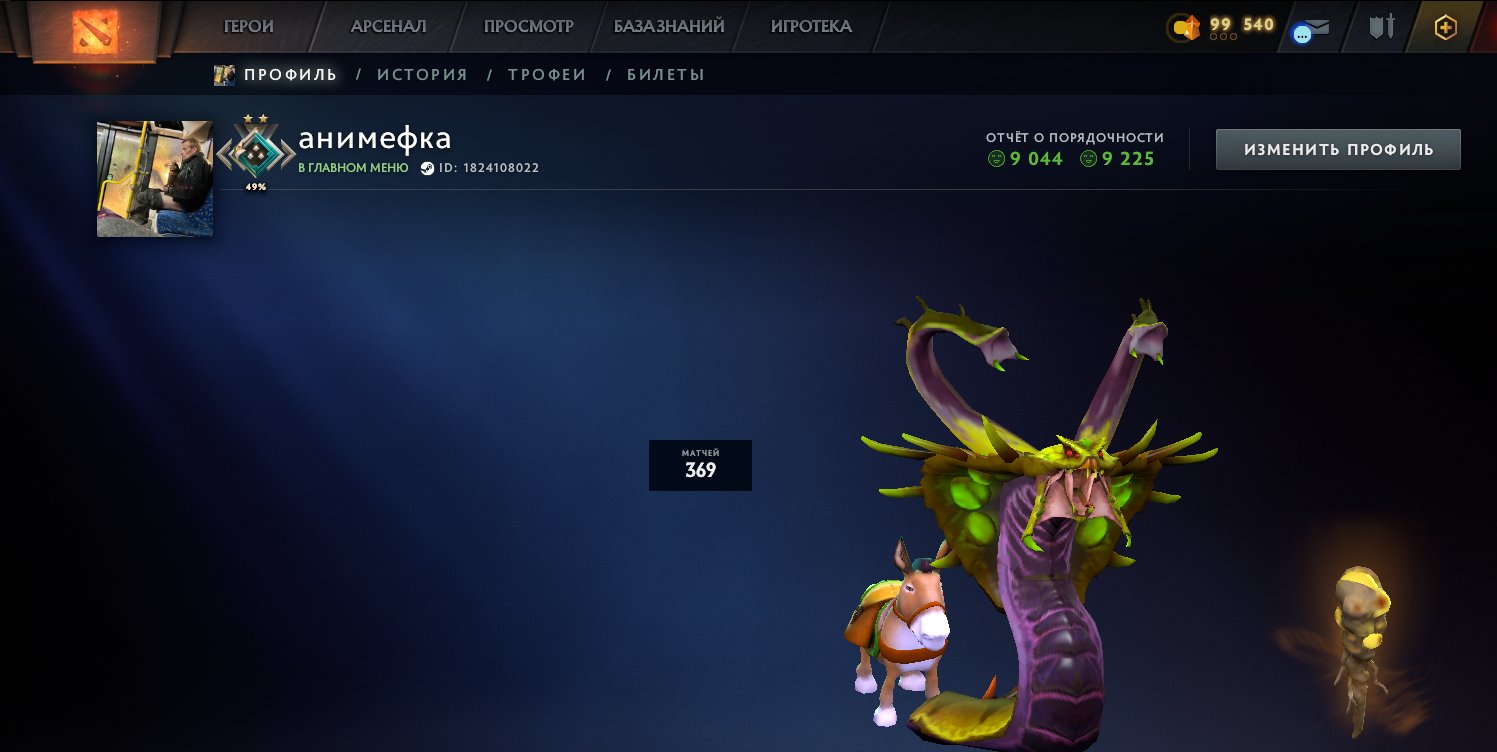Open the ИСТОРИЯ profile section
Image resolution: width=1497 pixels, height=752 pixels.
421,73
